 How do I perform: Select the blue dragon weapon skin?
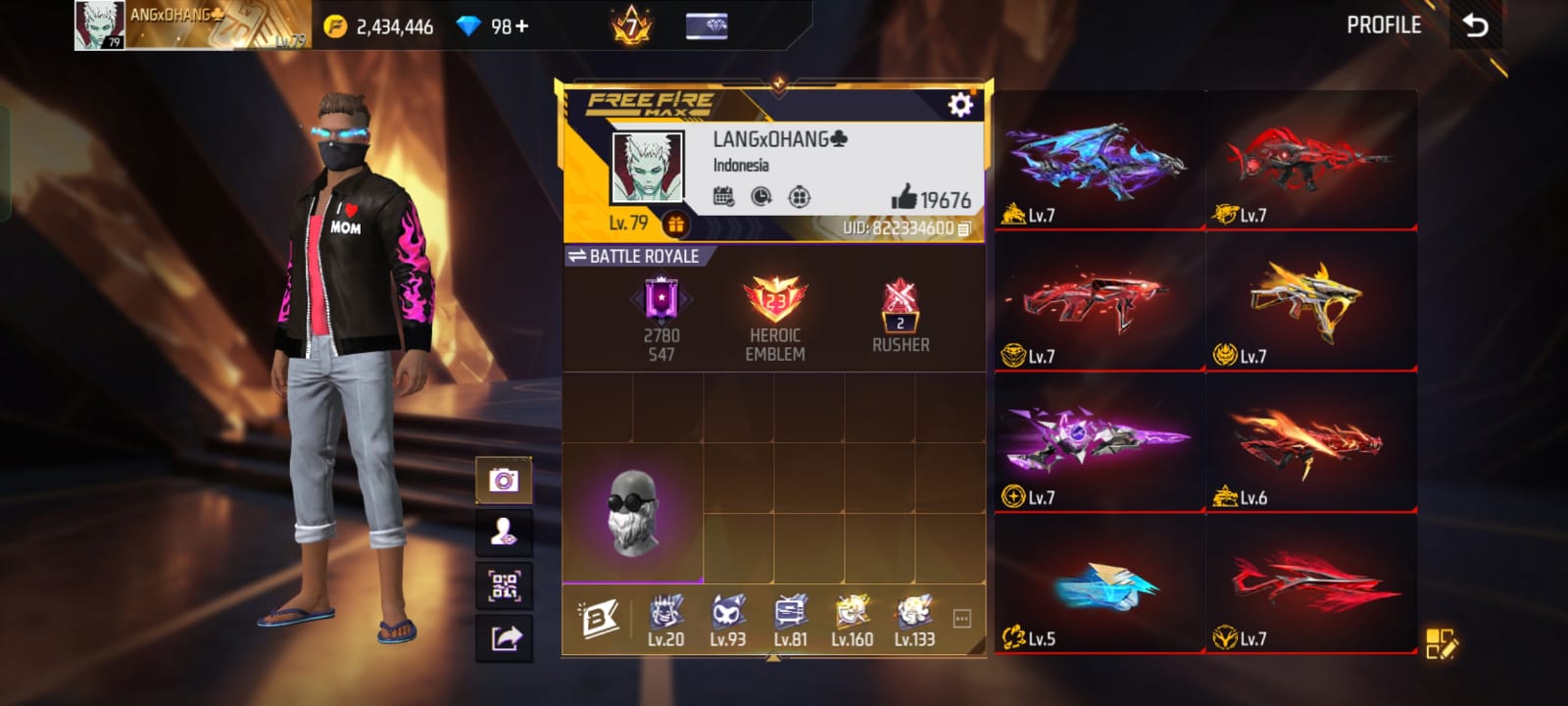[1098, 162]
